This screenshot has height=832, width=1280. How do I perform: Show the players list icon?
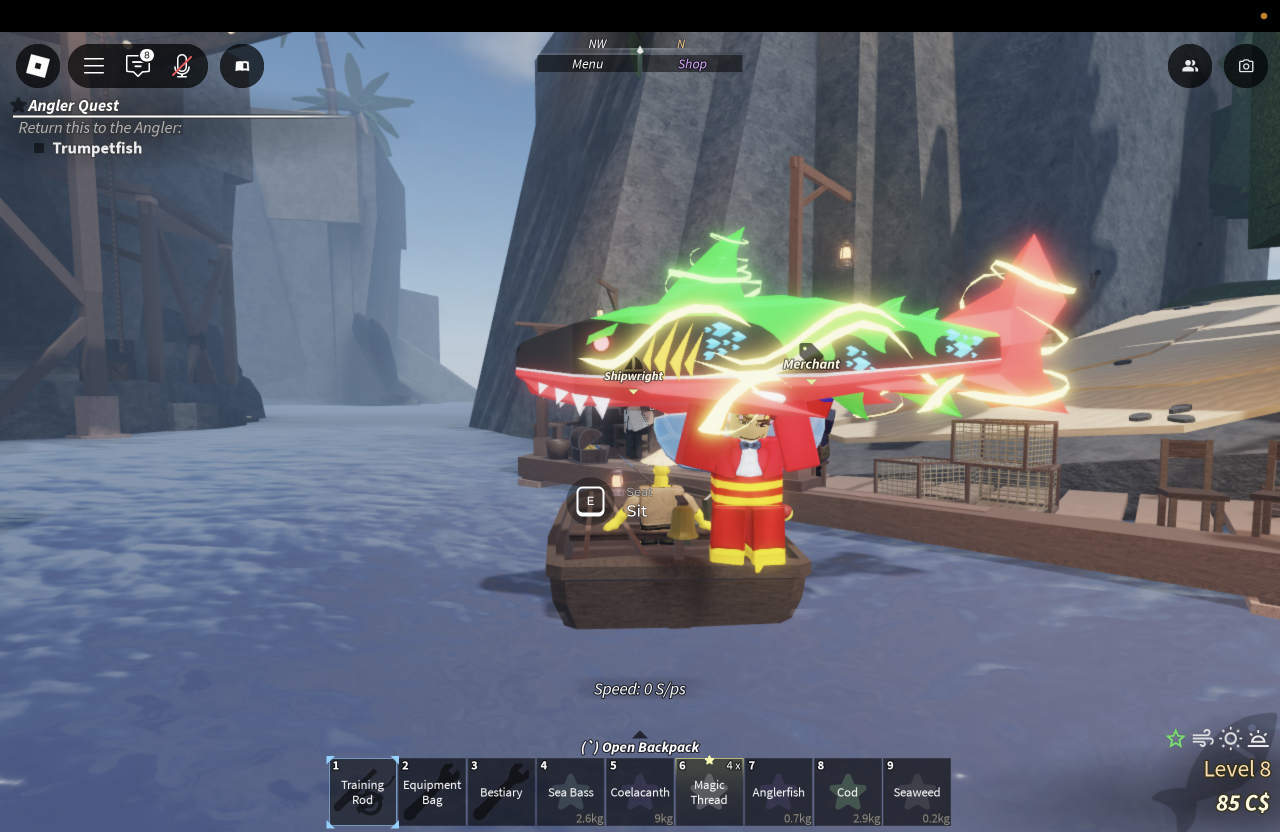tap(1190, 66)
